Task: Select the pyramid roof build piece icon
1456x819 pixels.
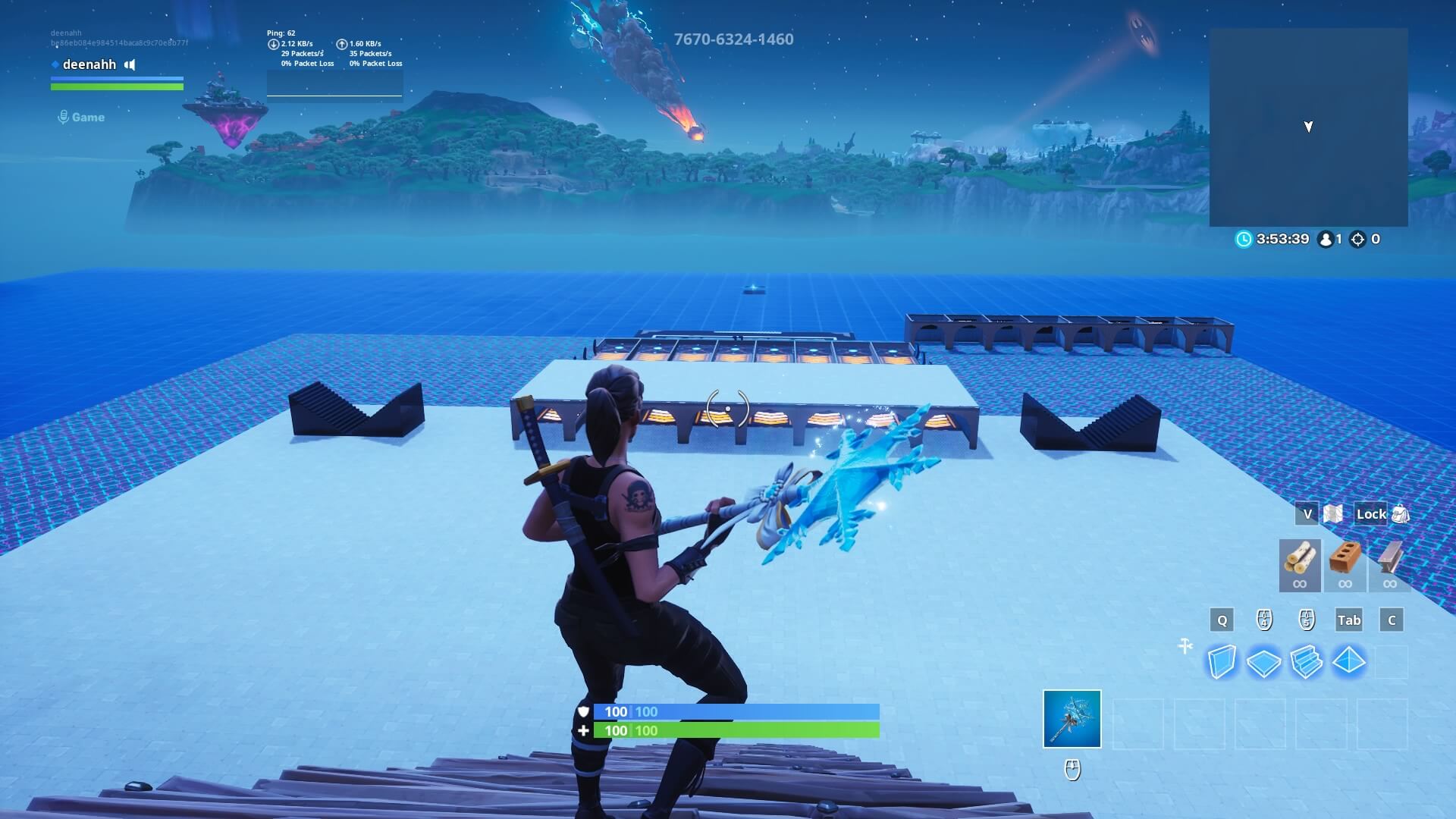Action: [x=1348, y=661]
